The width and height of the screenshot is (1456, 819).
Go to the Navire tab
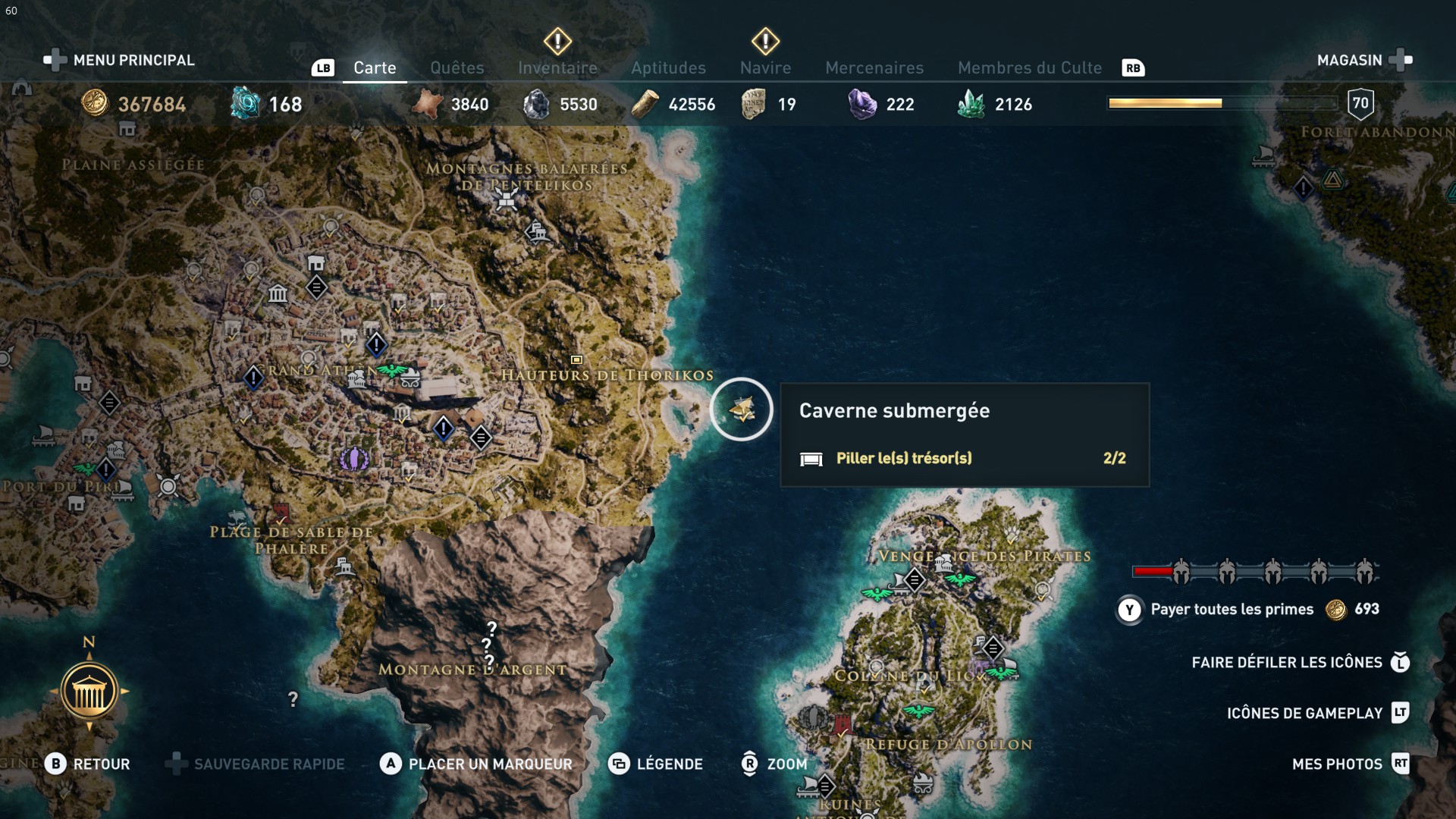pyautogui.click(x=765, y=67)
